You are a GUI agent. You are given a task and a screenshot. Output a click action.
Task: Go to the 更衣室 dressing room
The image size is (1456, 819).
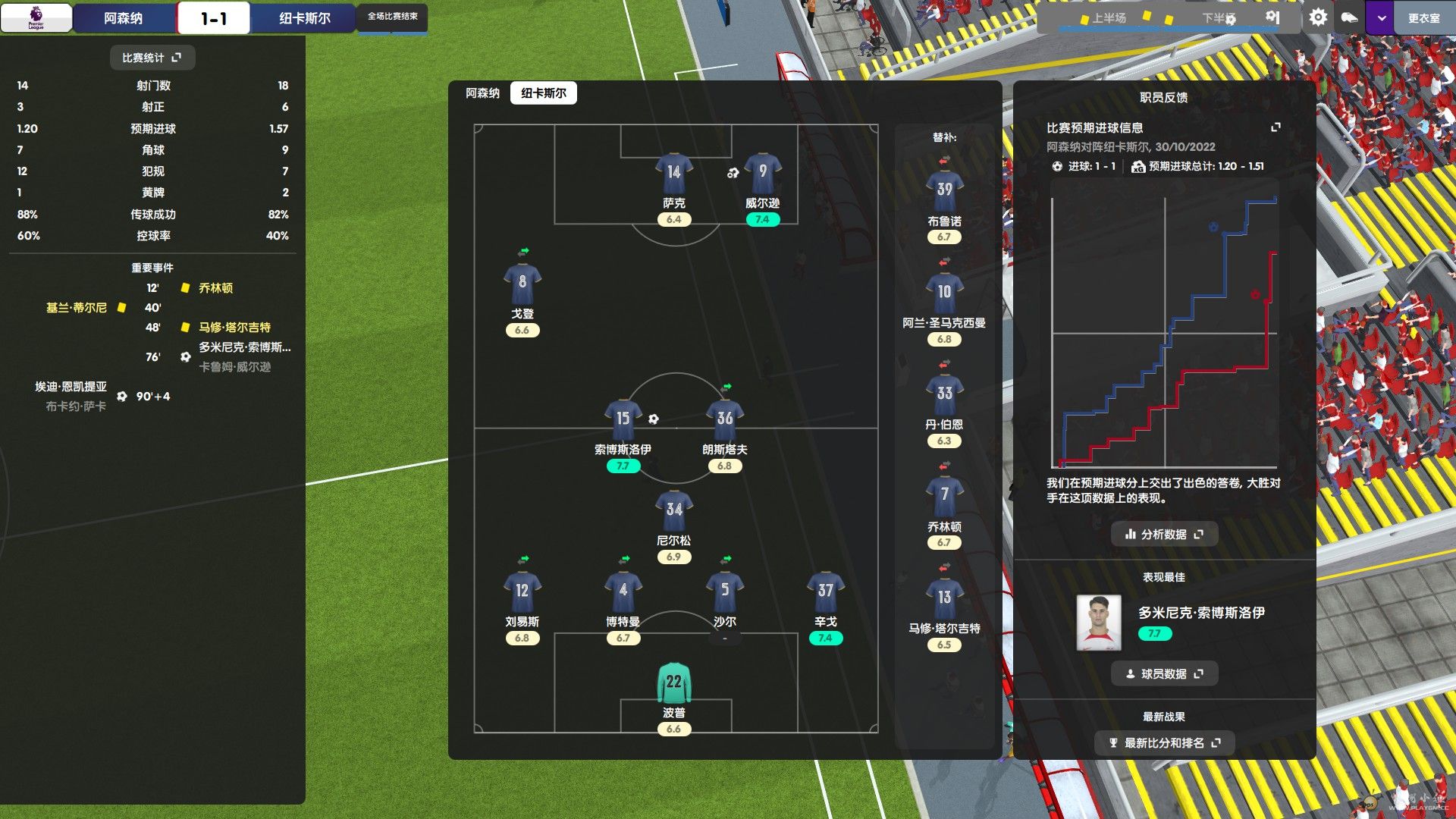[1423, 18]
